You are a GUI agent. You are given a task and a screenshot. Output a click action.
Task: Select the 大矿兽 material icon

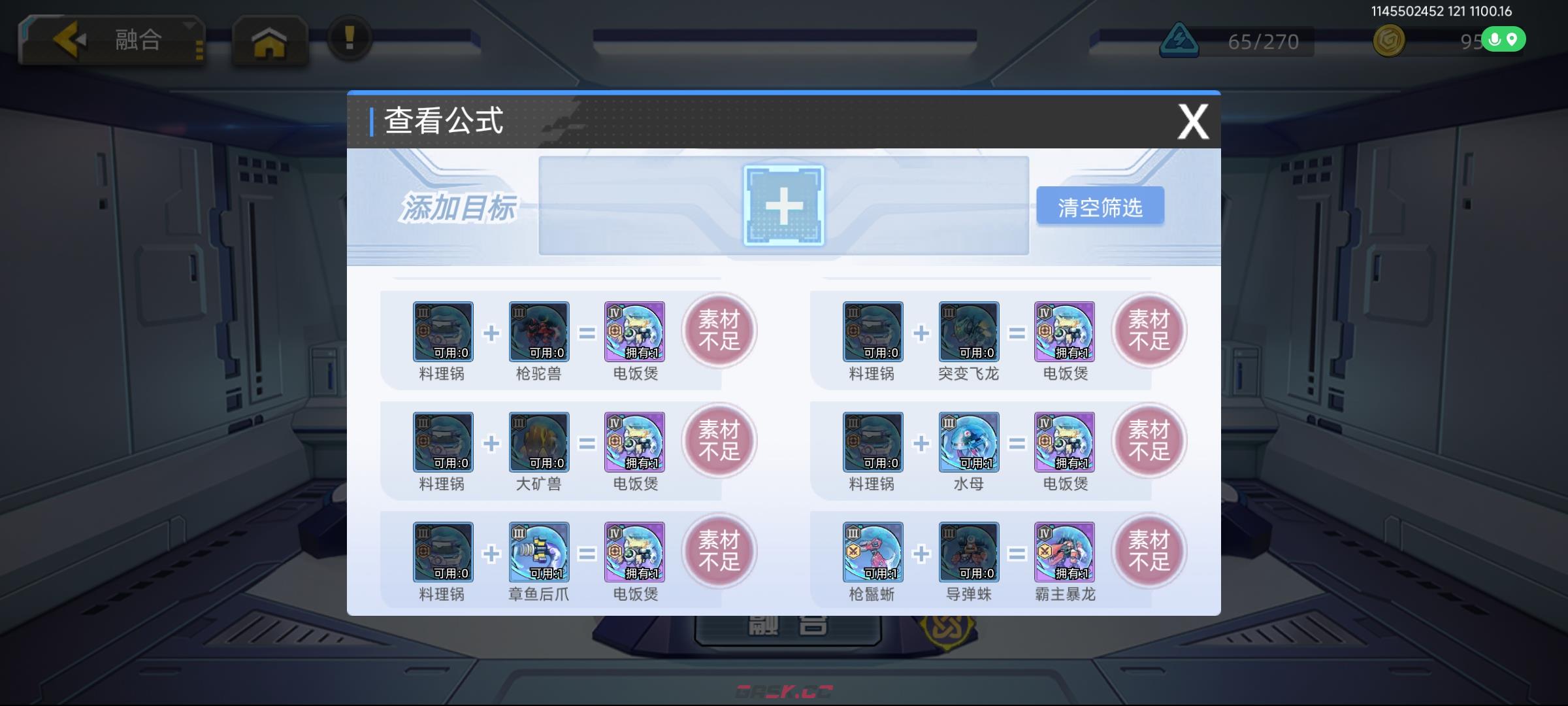[538, 443]
